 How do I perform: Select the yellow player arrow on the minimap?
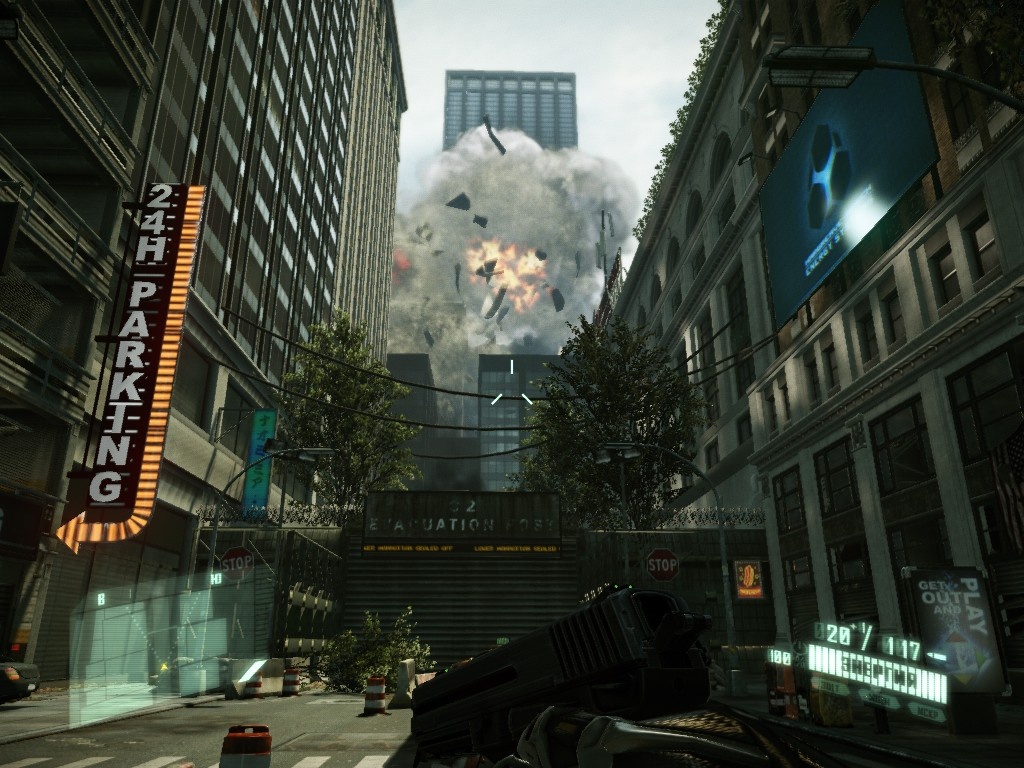164,667
